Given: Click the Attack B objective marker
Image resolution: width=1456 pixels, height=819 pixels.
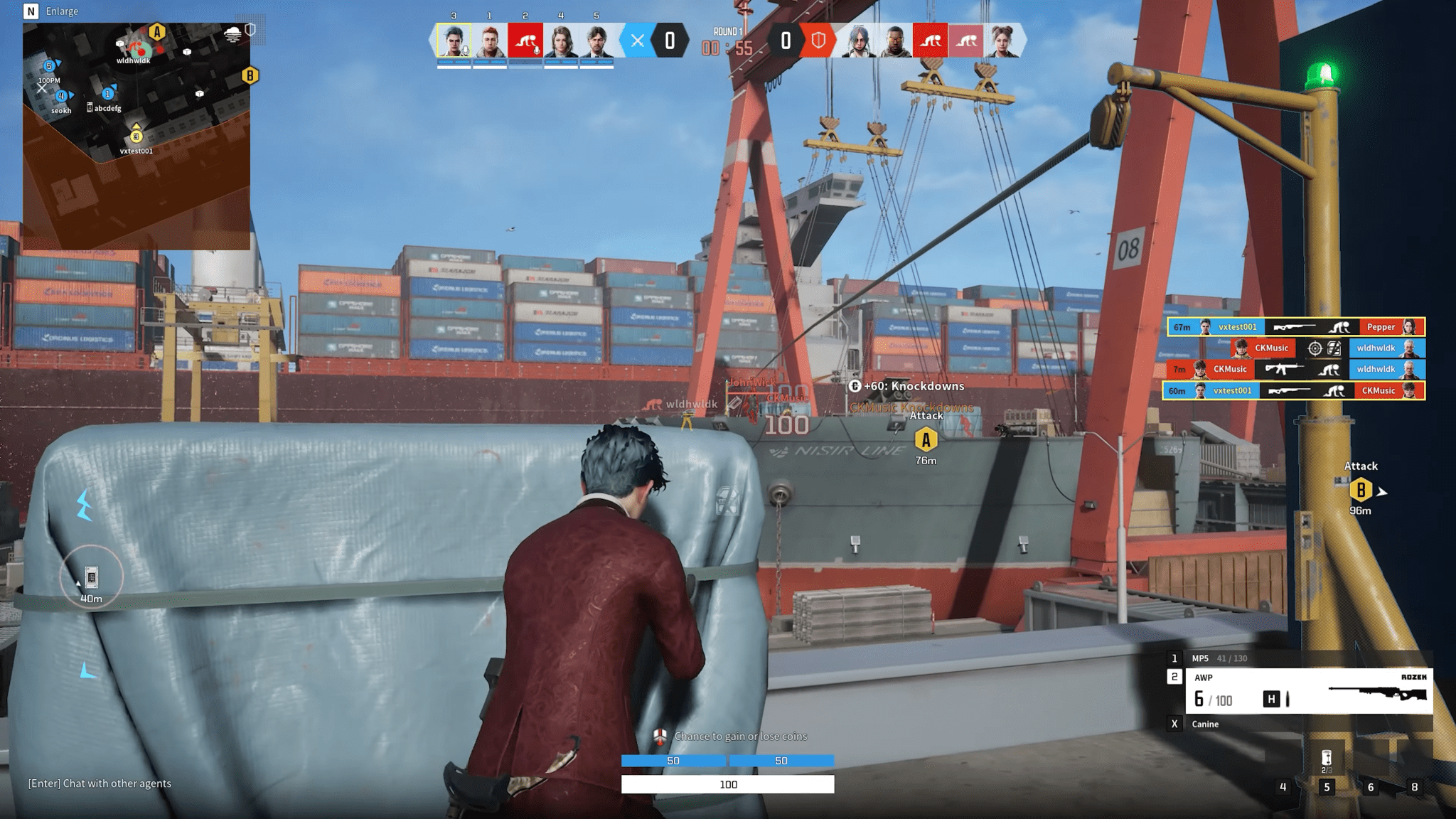Looking at the screenshot, I should click(x=1360, y=490).
